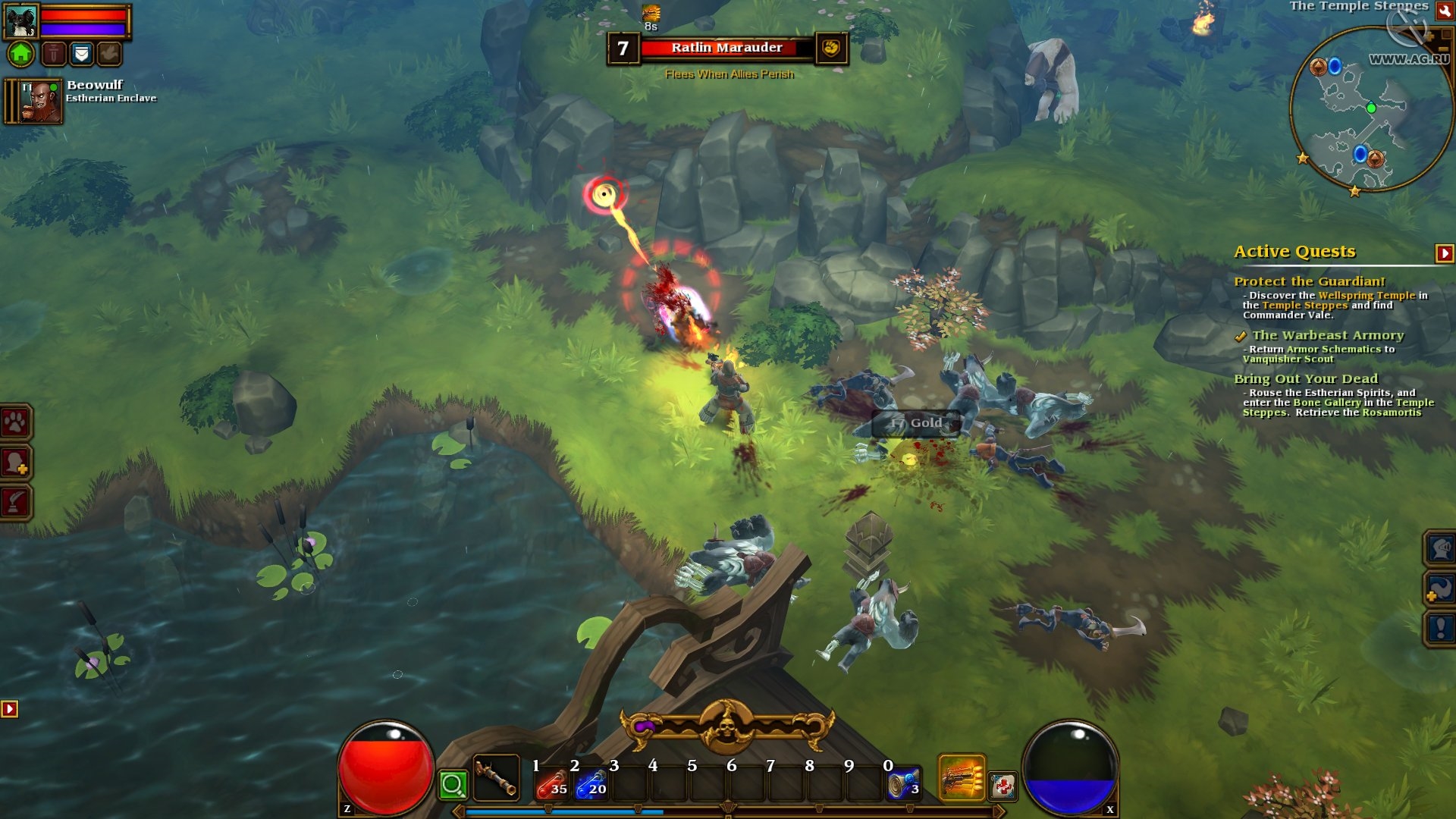Select the equipped weapon slot
1456x819 pixels.
[496, 778]
